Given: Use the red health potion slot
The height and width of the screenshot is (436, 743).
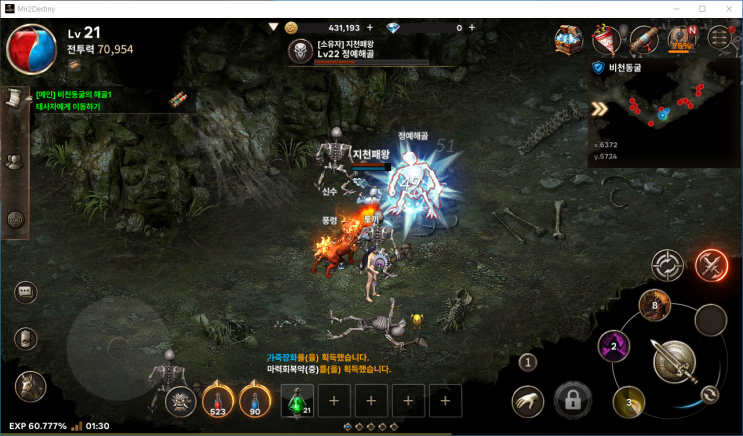Looking at the screenshot, I should click(217, 401).
